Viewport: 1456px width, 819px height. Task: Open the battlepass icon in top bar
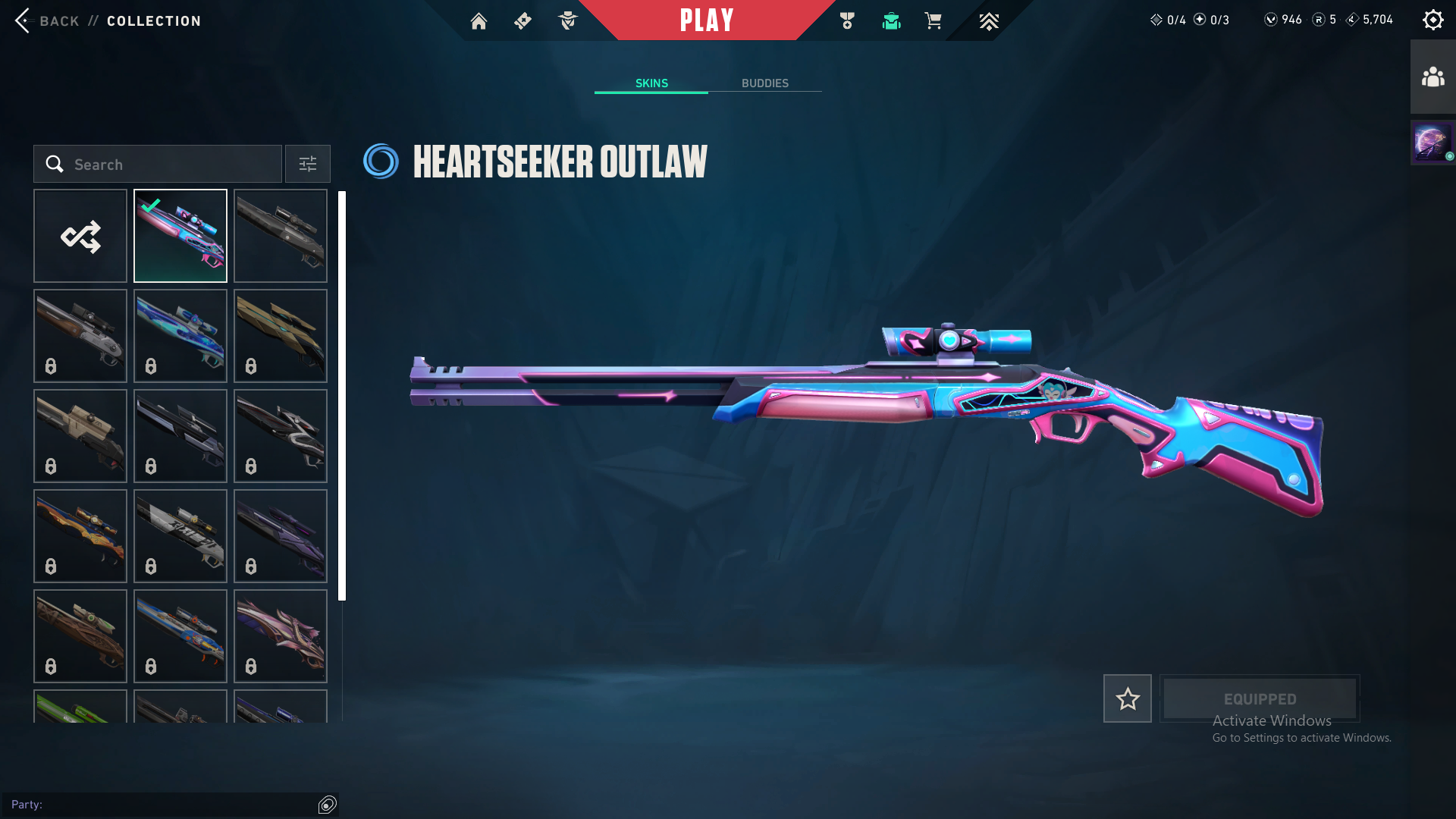523,20
